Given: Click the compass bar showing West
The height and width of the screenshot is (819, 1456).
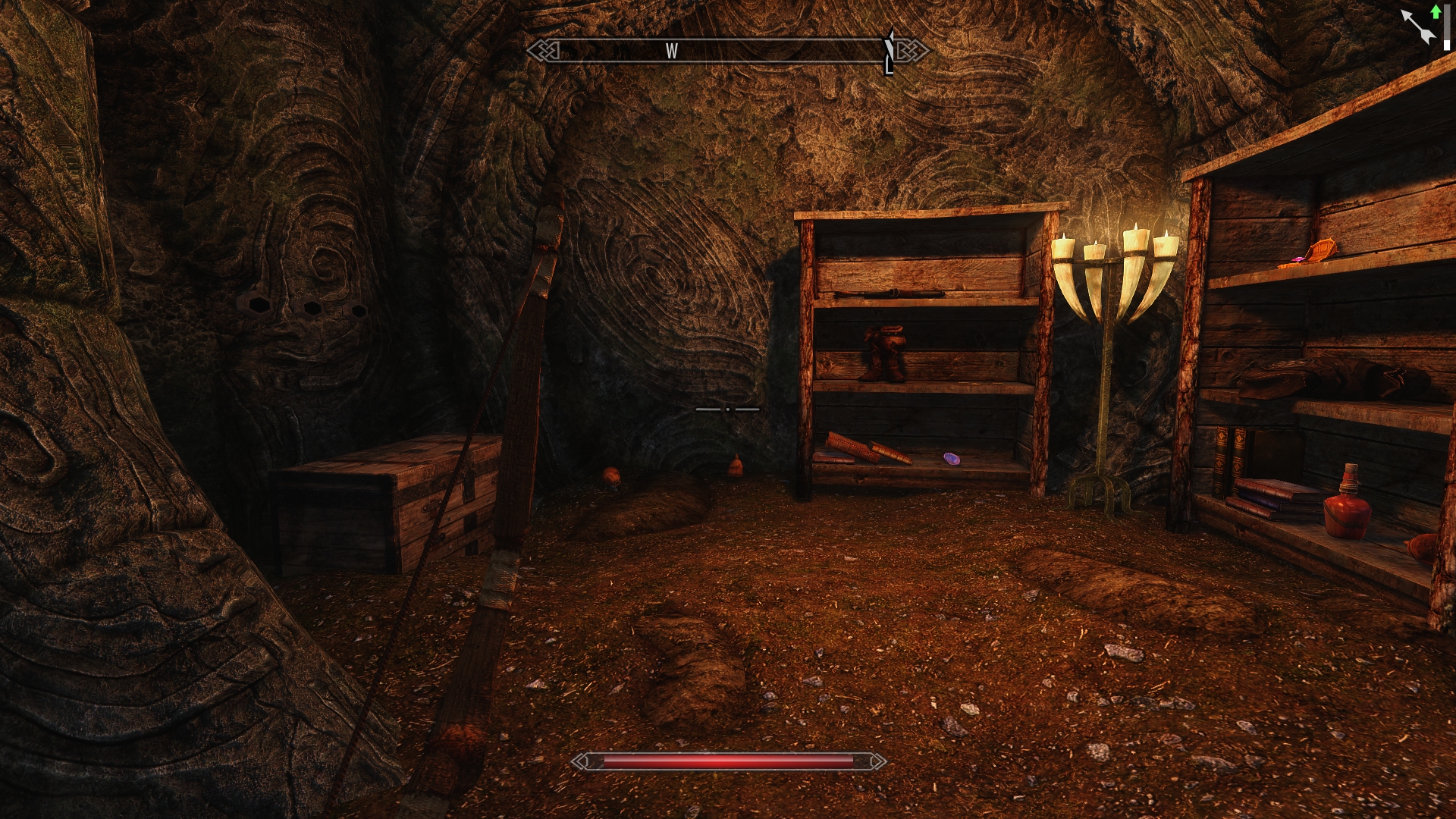Looking at the screenshot, I should click(726, 51).
